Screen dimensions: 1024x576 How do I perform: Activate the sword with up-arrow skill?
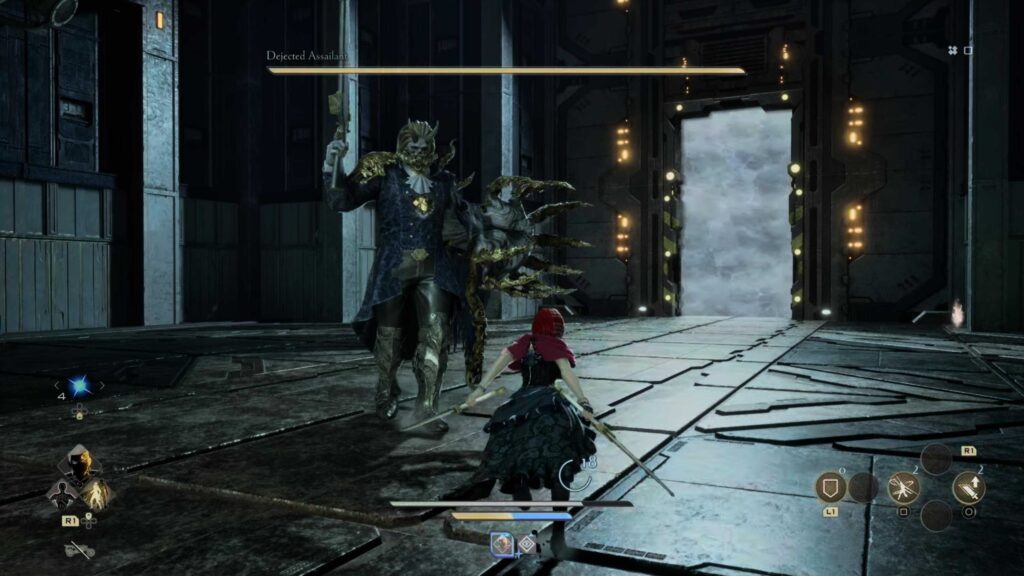pyautogui.click(x=968, y=487)
